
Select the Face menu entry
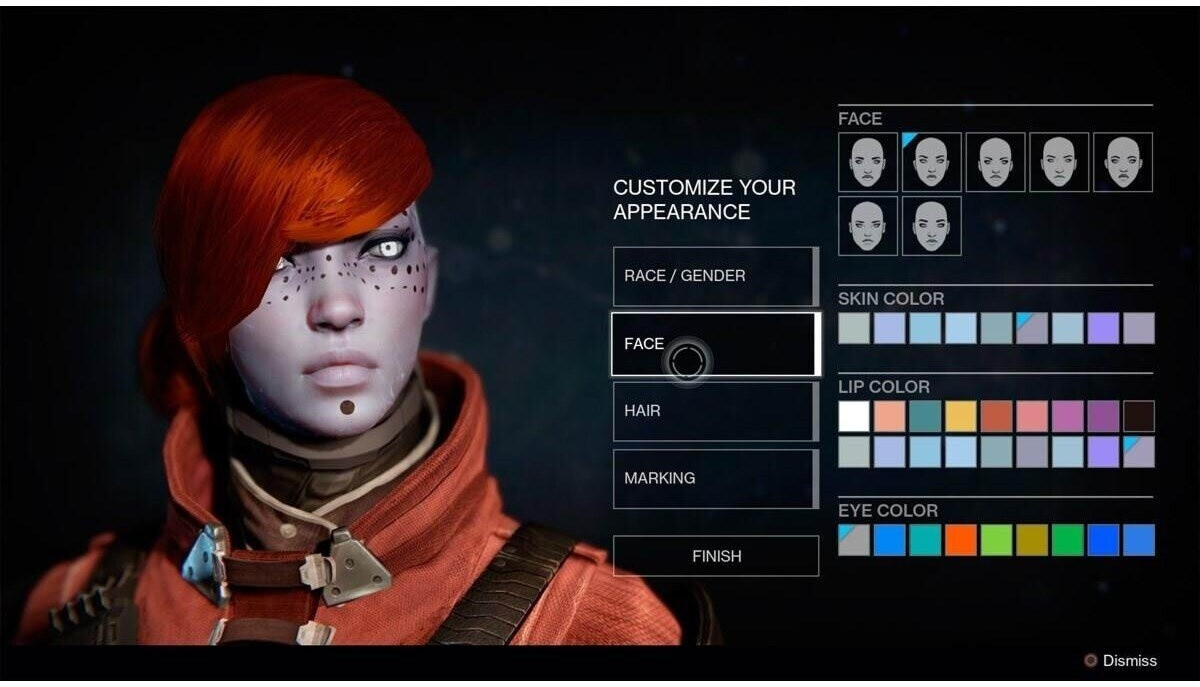[715, 344]
